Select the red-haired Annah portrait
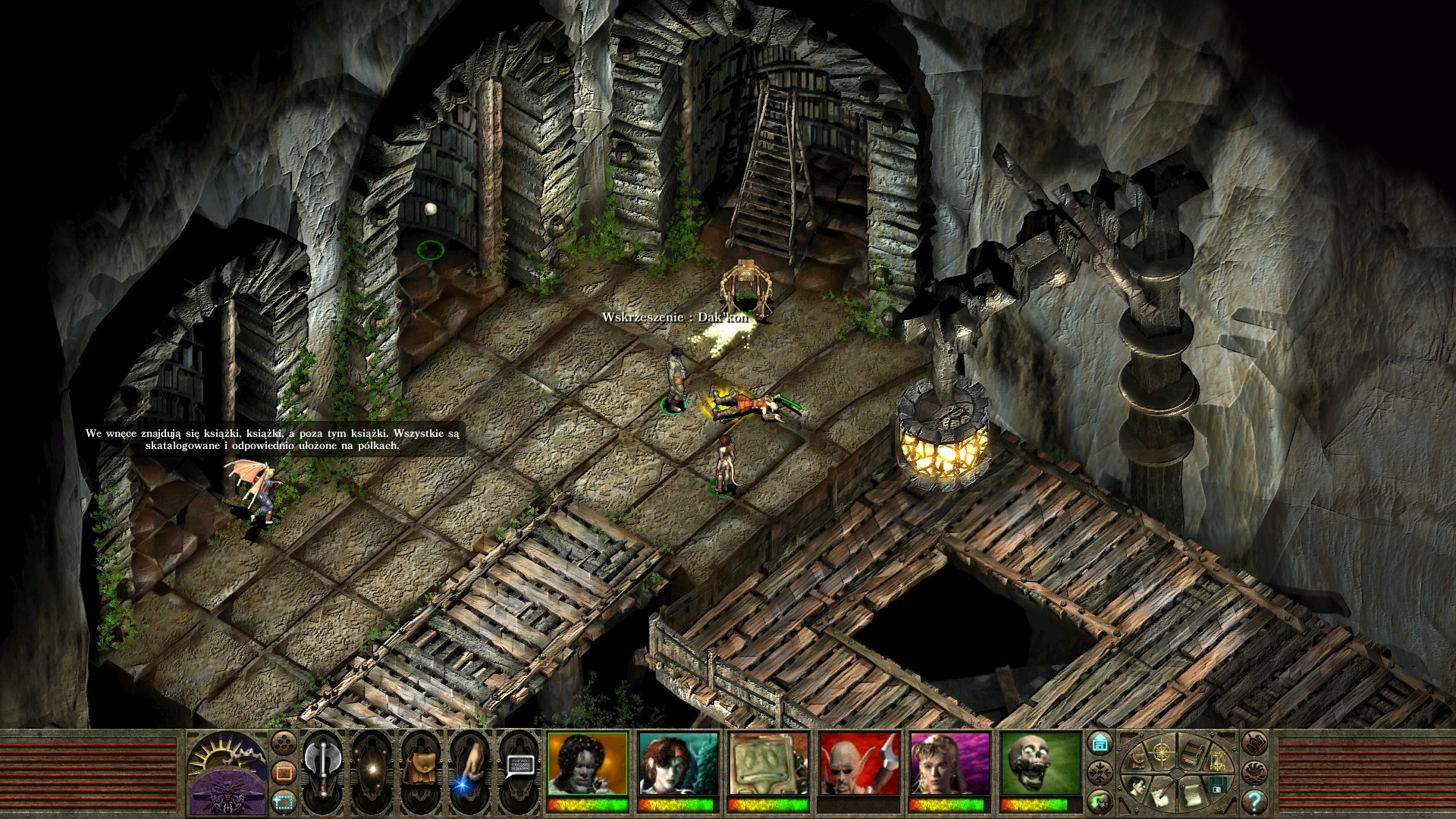The image size is (1456, 819). coord(678,763)
